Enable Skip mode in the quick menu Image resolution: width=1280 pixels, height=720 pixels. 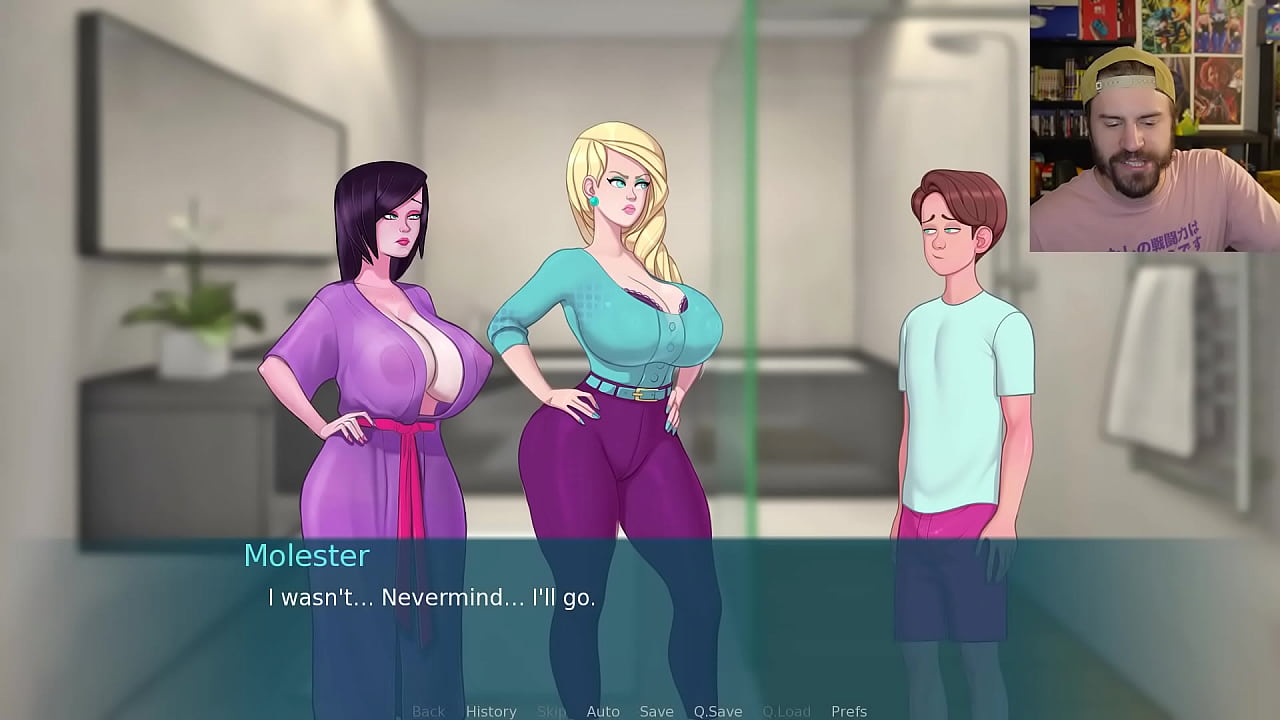point(549,710)
